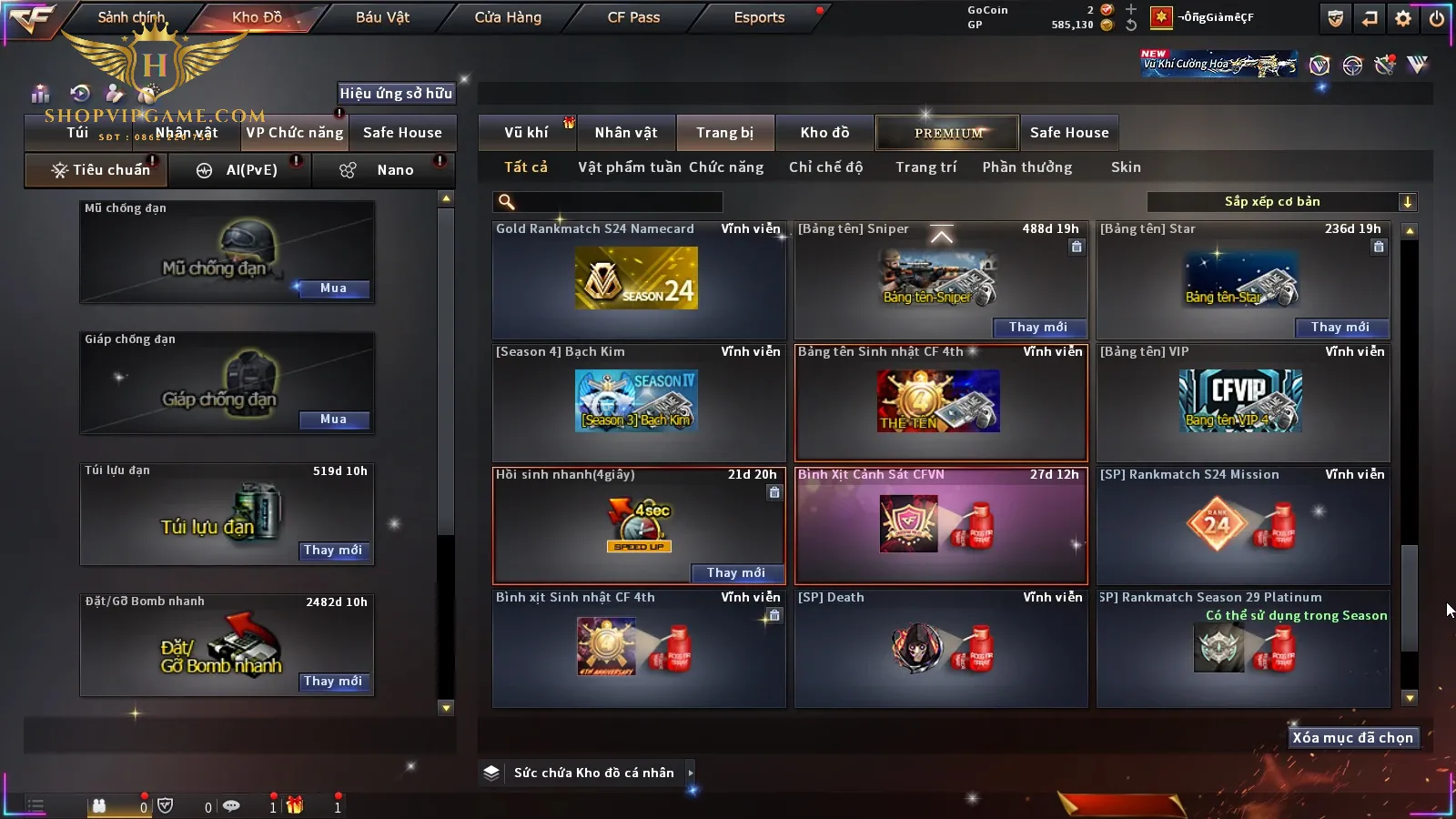Image resolution: width=1456 pixels, height=819 pixels.
Task: Open the CF Pass menu
Action: (x=633, y=17)
